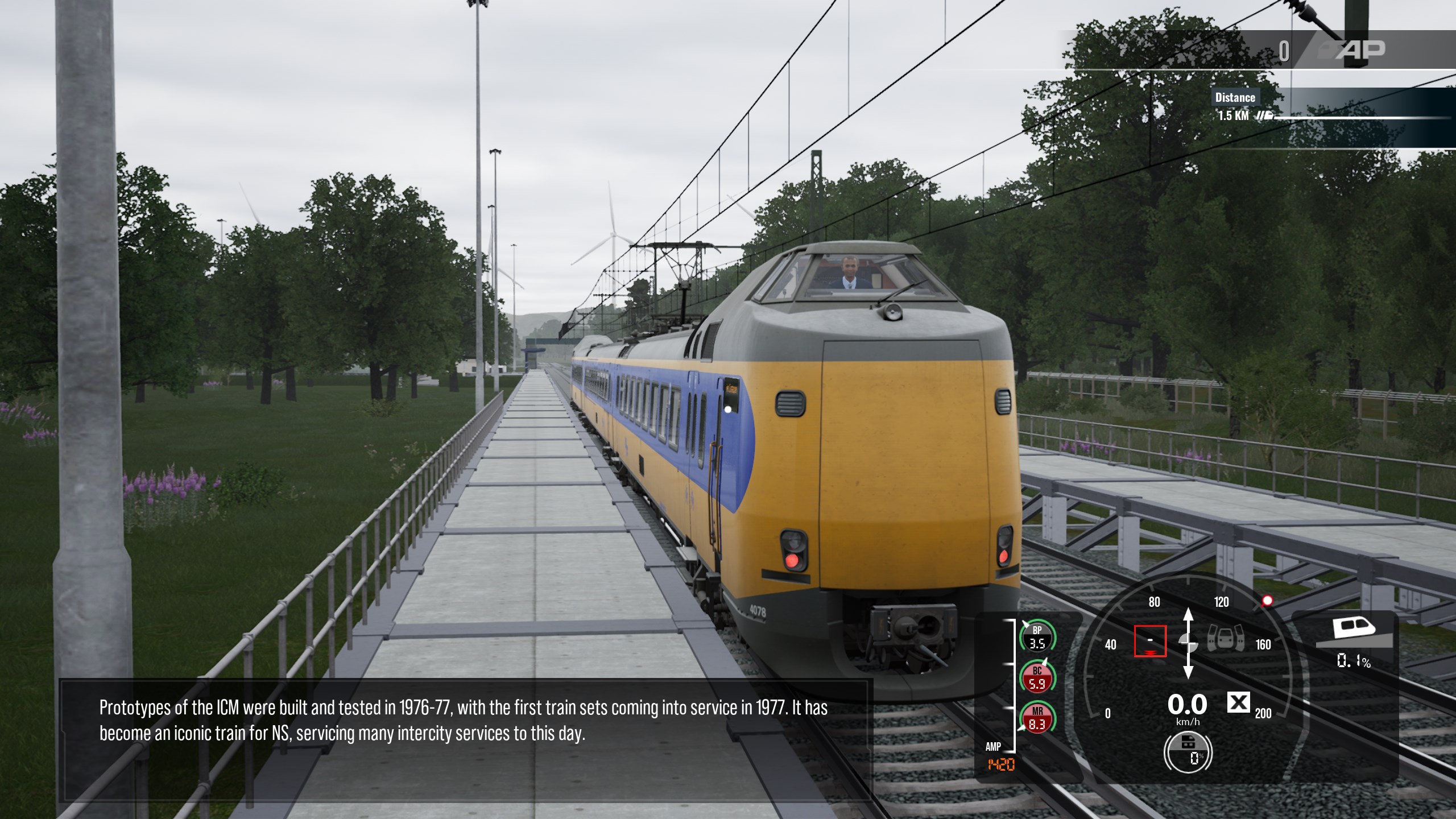The image size is (1456, 819).
Task: Click the white X box icon
Action: 1238,703
